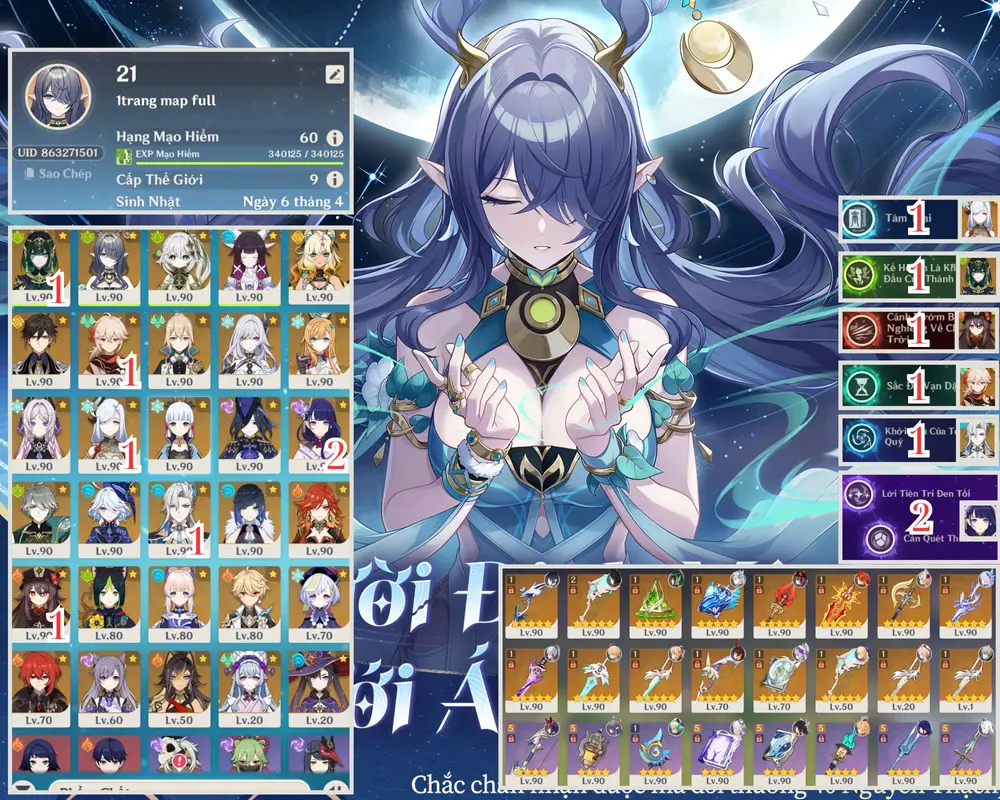Click the pencil edit icon on profile
The width and height of the screenshot is (1000, 800).
tap(334, 74)
